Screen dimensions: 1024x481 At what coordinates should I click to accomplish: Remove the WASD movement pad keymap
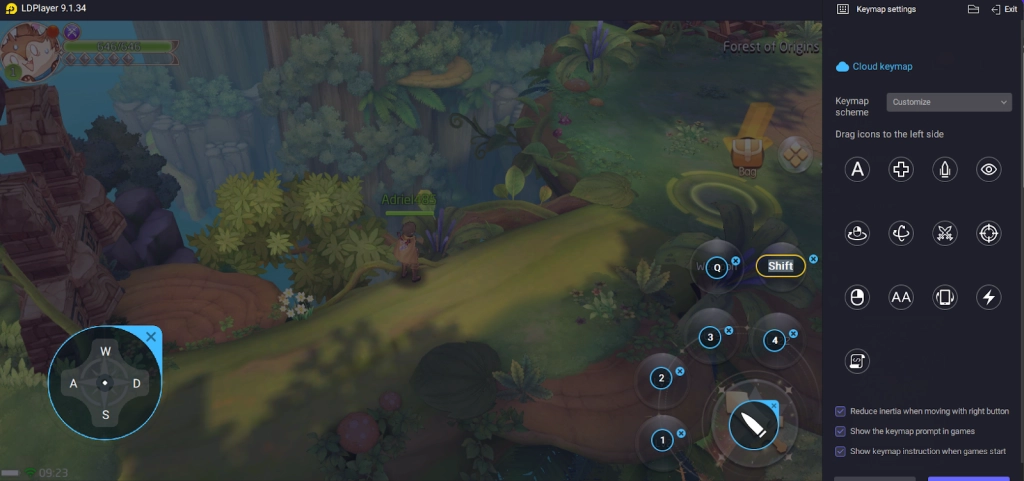tap(151, 337)
